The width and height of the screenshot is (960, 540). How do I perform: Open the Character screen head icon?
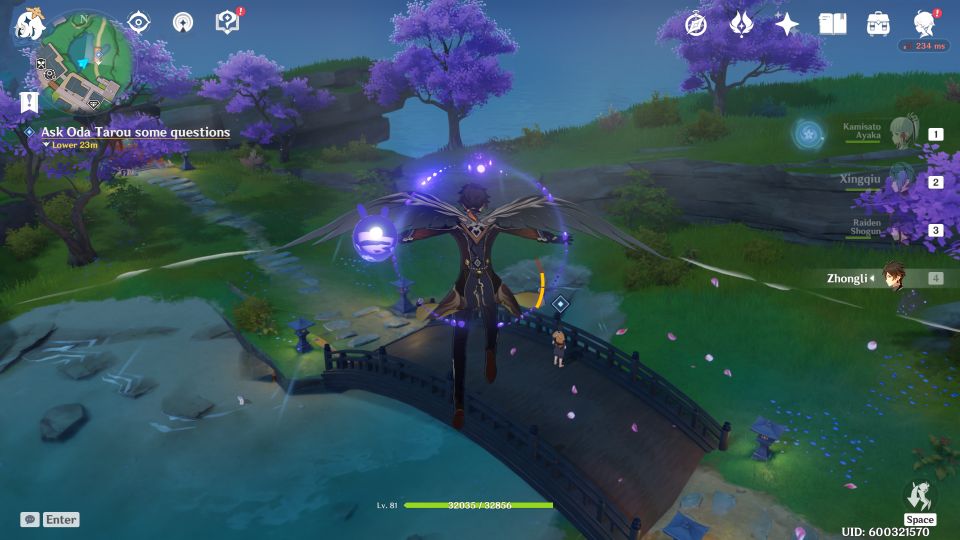click(x=924, y=24)
